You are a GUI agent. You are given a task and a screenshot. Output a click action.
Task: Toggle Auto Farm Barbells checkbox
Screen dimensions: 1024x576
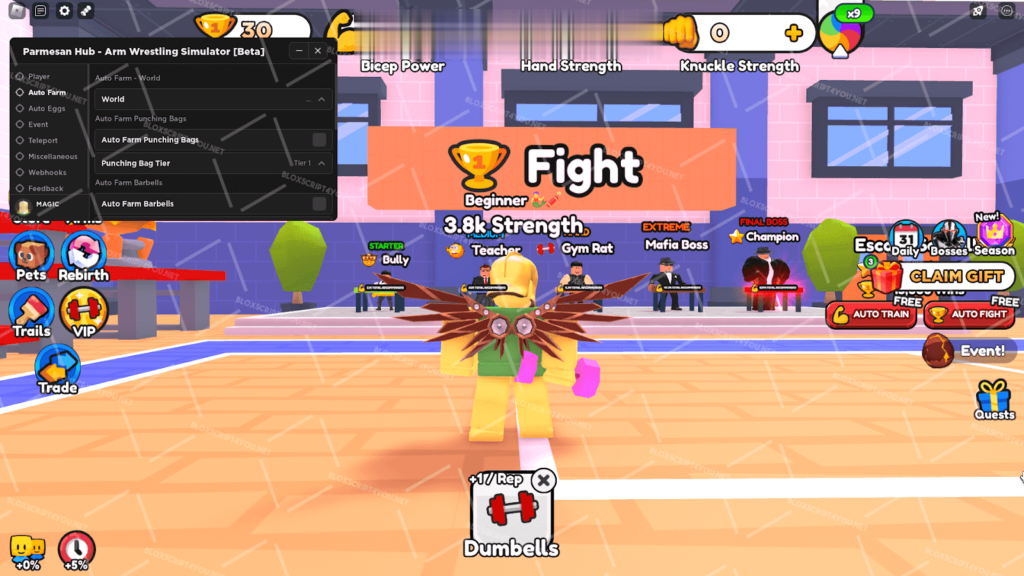(x=319, y=204)
